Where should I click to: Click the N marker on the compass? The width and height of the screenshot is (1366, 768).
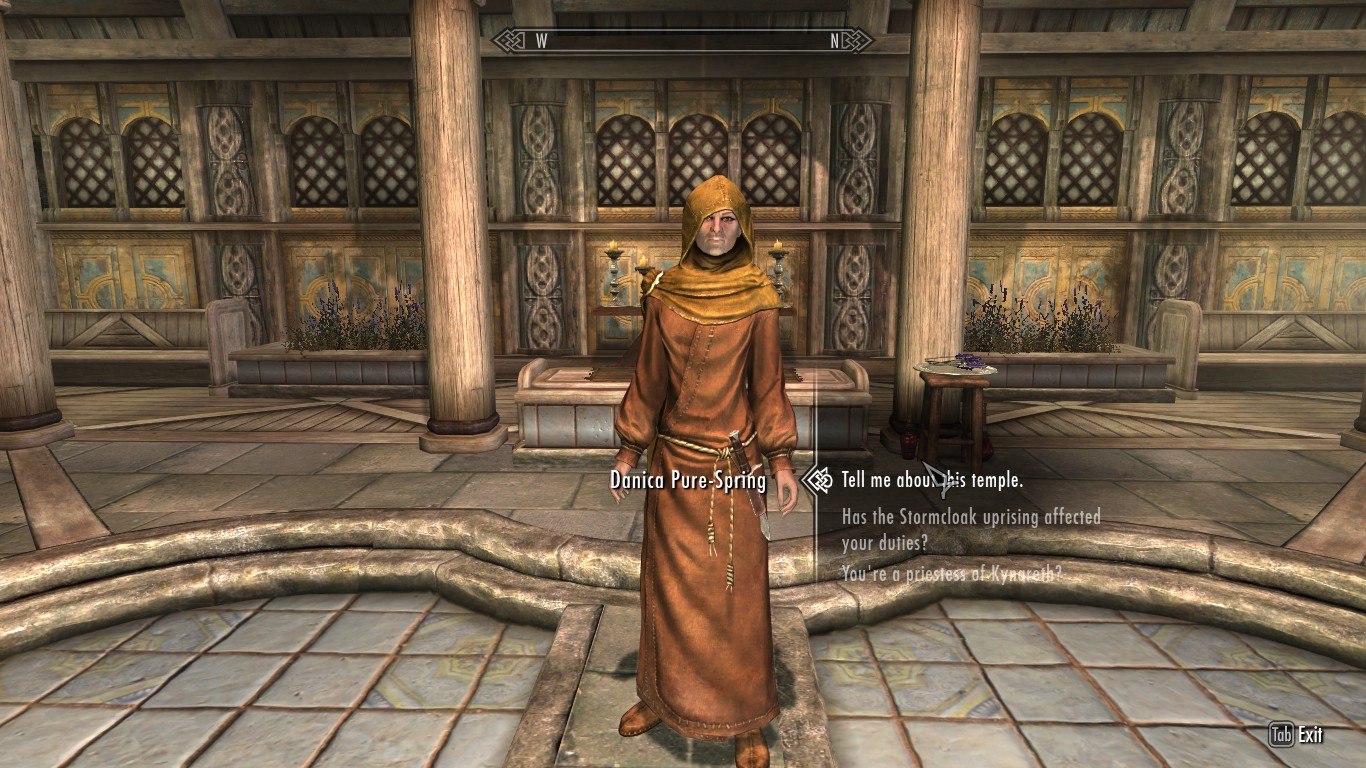[x=835, y=42]
